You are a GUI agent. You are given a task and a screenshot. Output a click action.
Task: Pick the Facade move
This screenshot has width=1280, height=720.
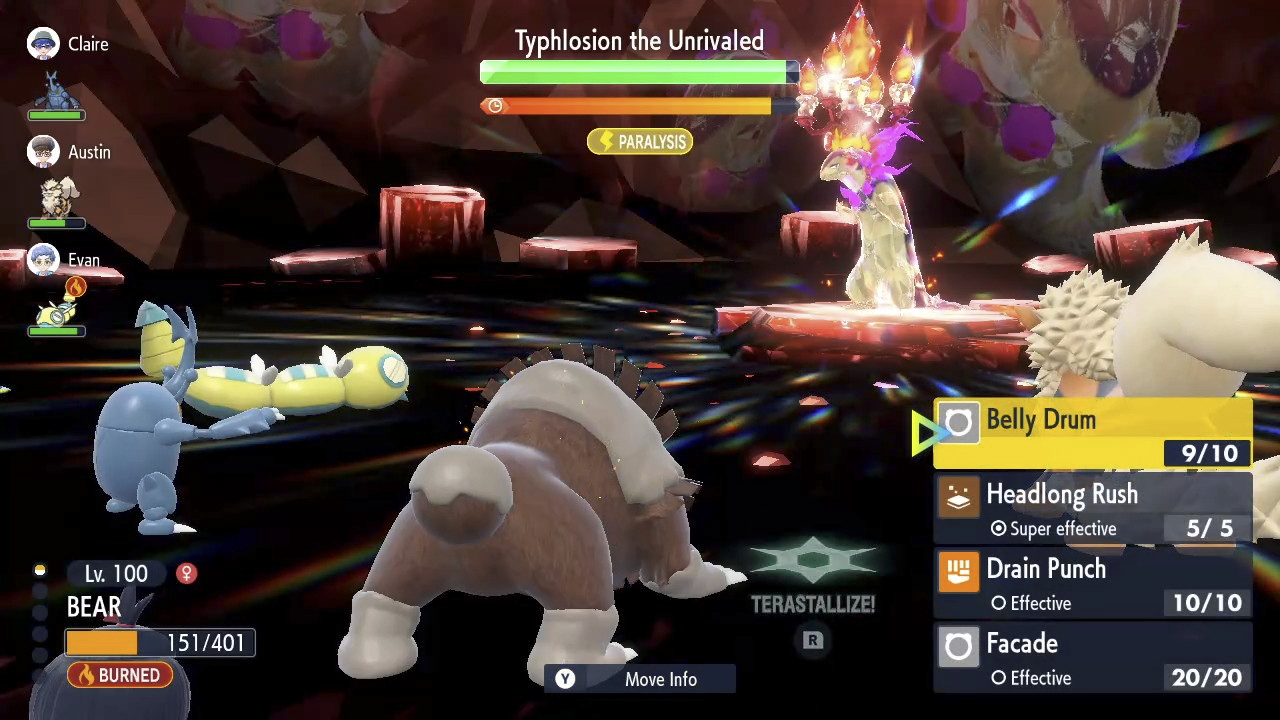click(1092, 659)
